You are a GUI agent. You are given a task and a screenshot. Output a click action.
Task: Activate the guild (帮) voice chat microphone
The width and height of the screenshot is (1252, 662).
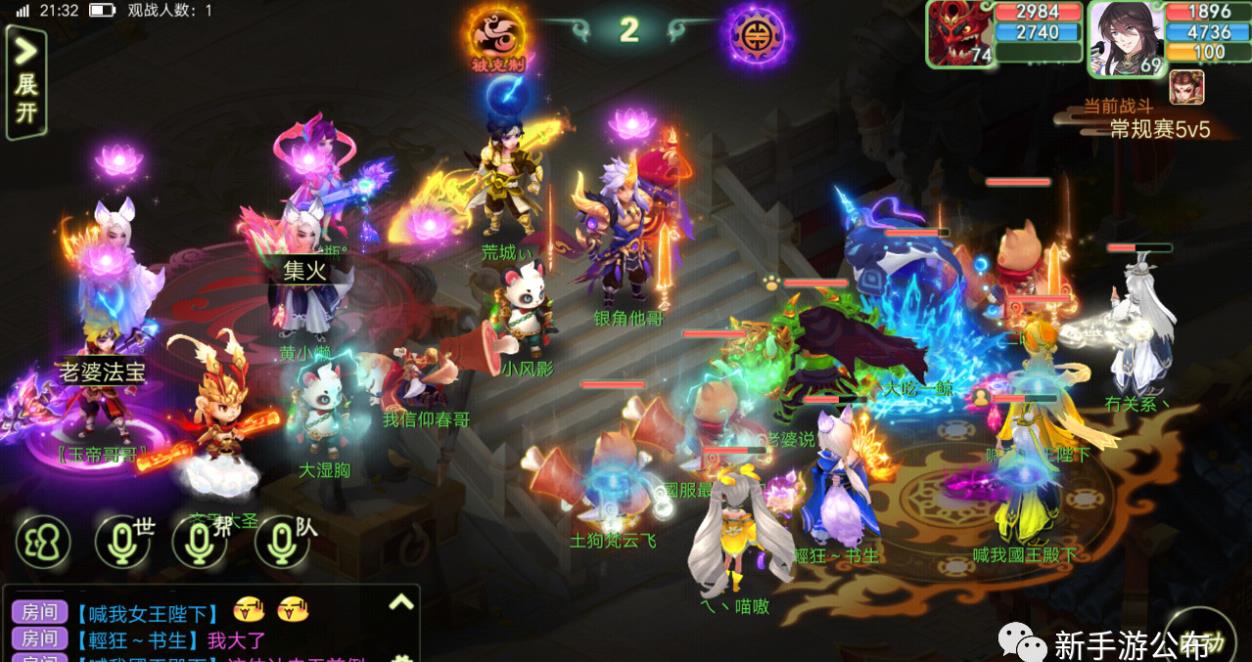tap(200, 543)
